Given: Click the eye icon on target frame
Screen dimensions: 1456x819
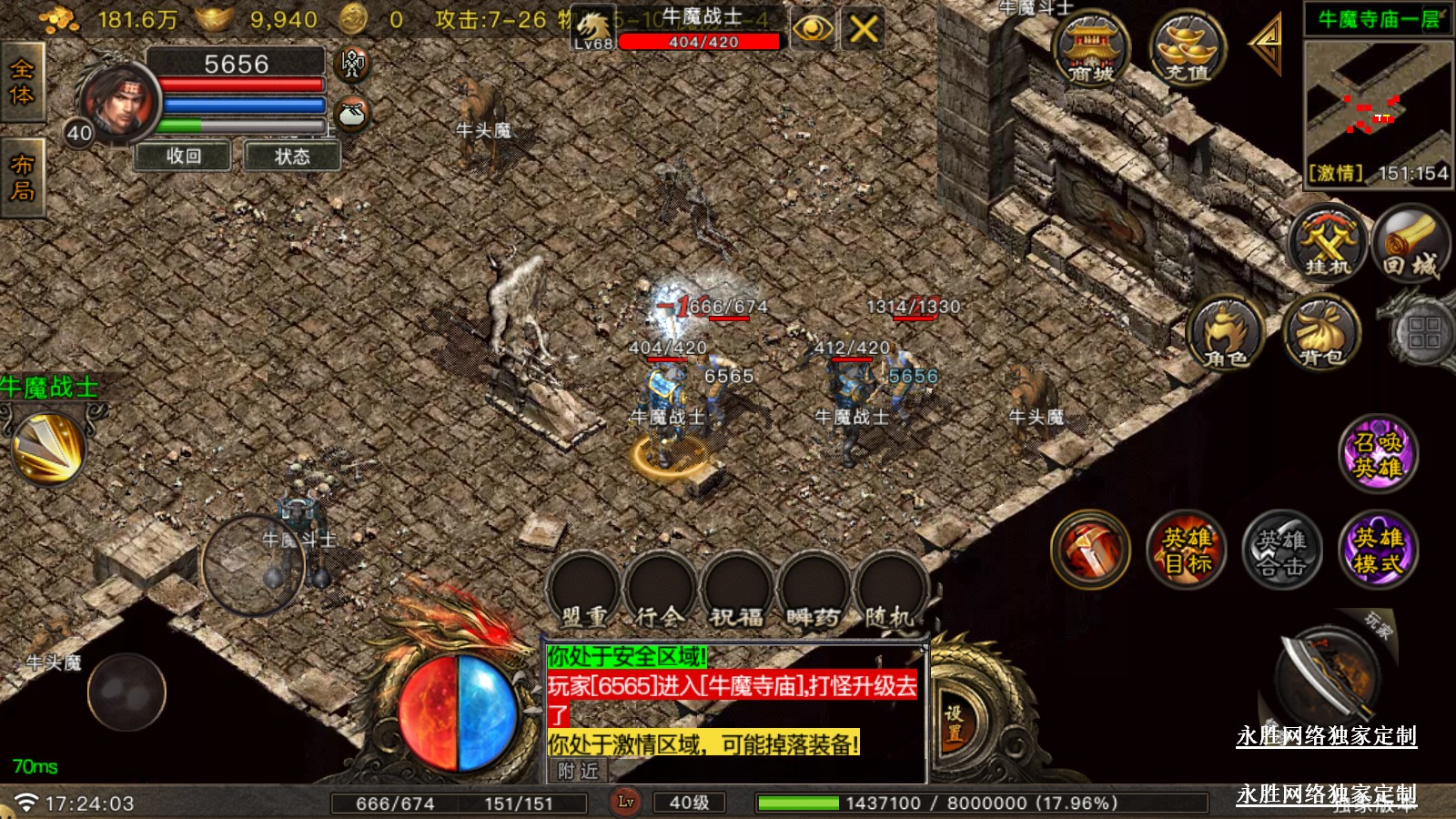Looking at the screenshot, I should [x=812, y=29].
